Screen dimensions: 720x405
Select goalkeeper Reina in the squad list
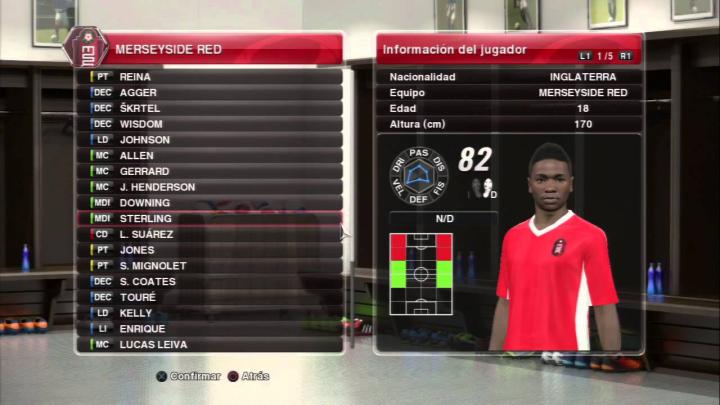click(210, 76)
